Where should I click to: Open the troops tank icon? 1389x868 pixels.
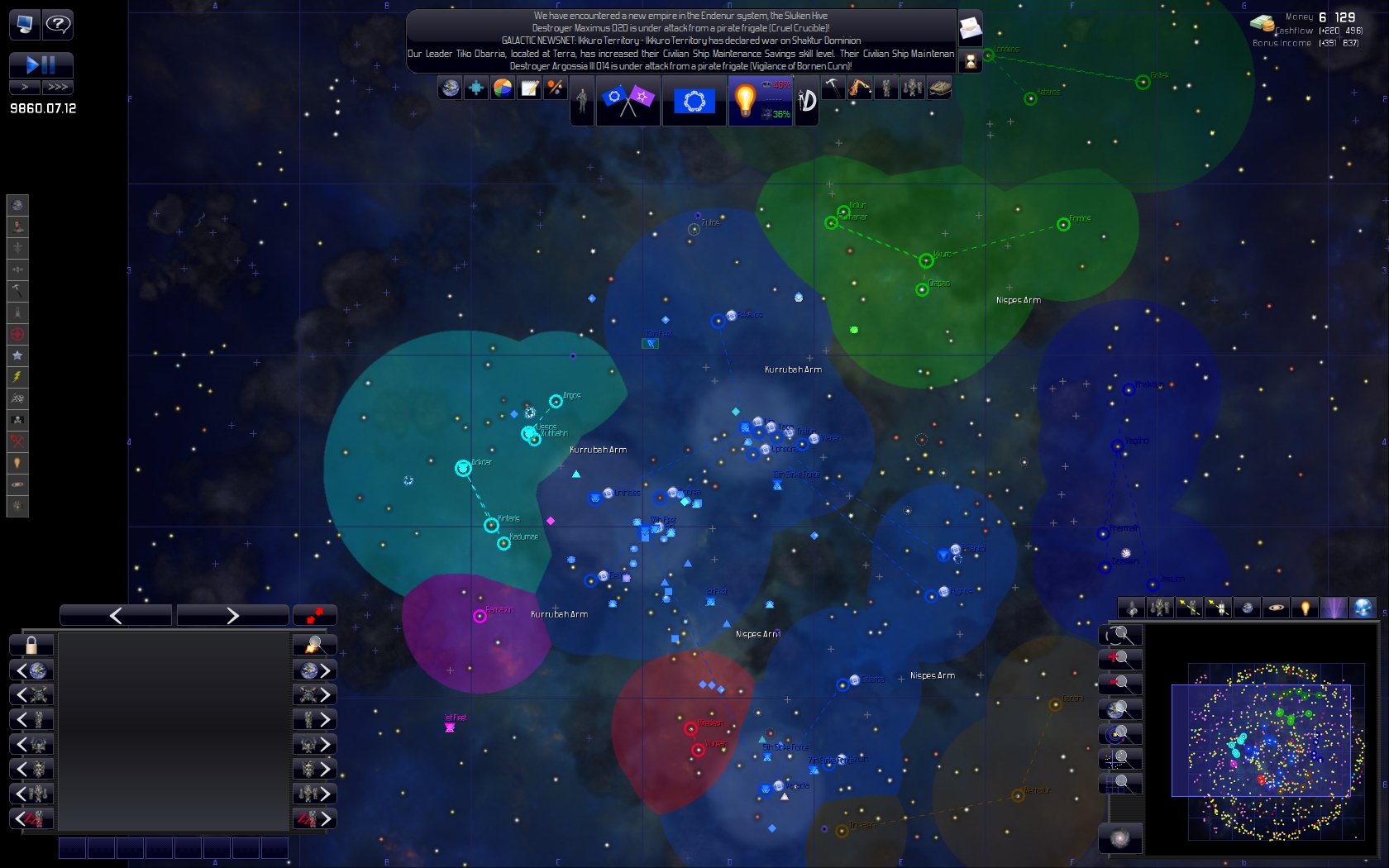click(x=939, y=88)
